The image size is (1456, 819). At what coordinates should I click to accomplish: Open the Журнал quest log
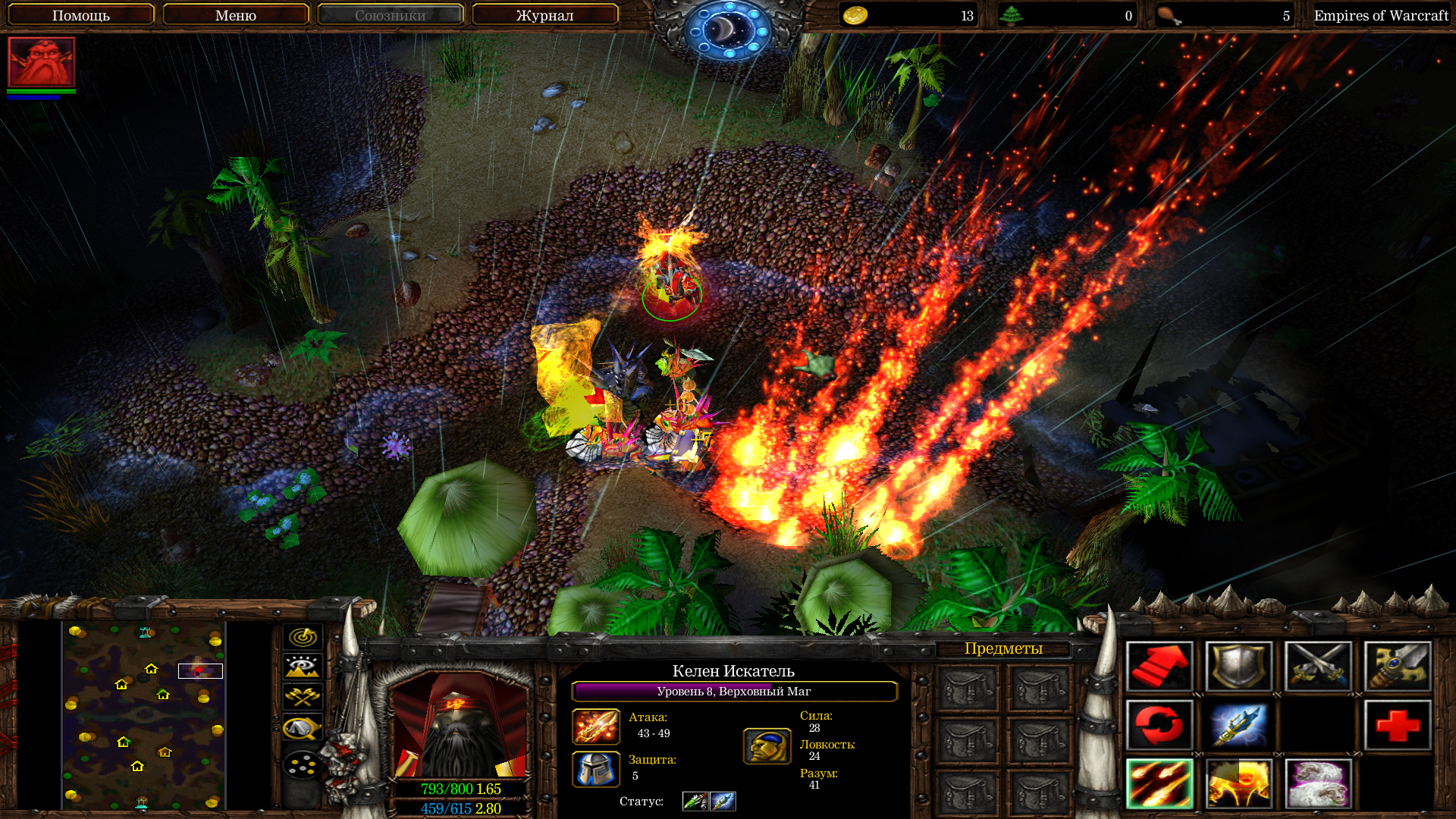tap(544, 15)
